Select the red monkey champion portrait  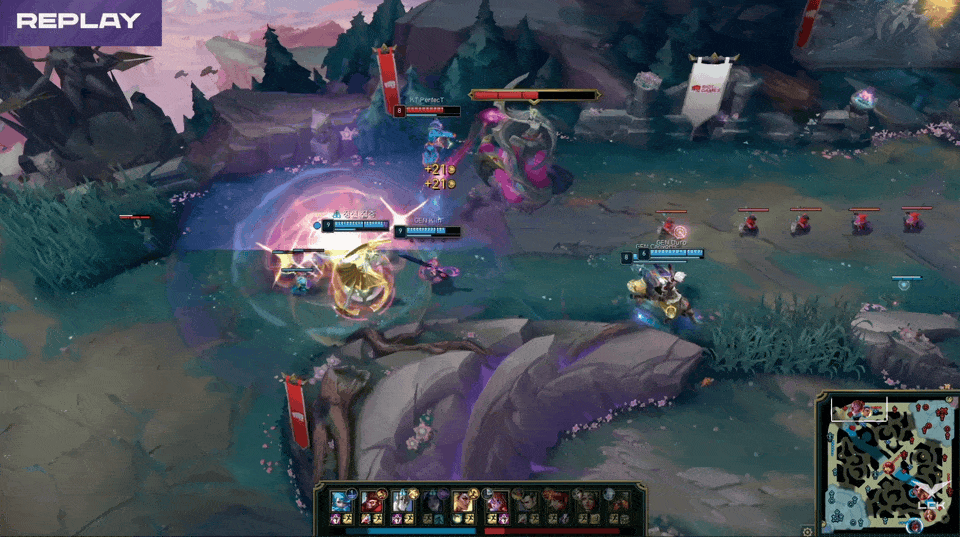click(x=372, y=502)
